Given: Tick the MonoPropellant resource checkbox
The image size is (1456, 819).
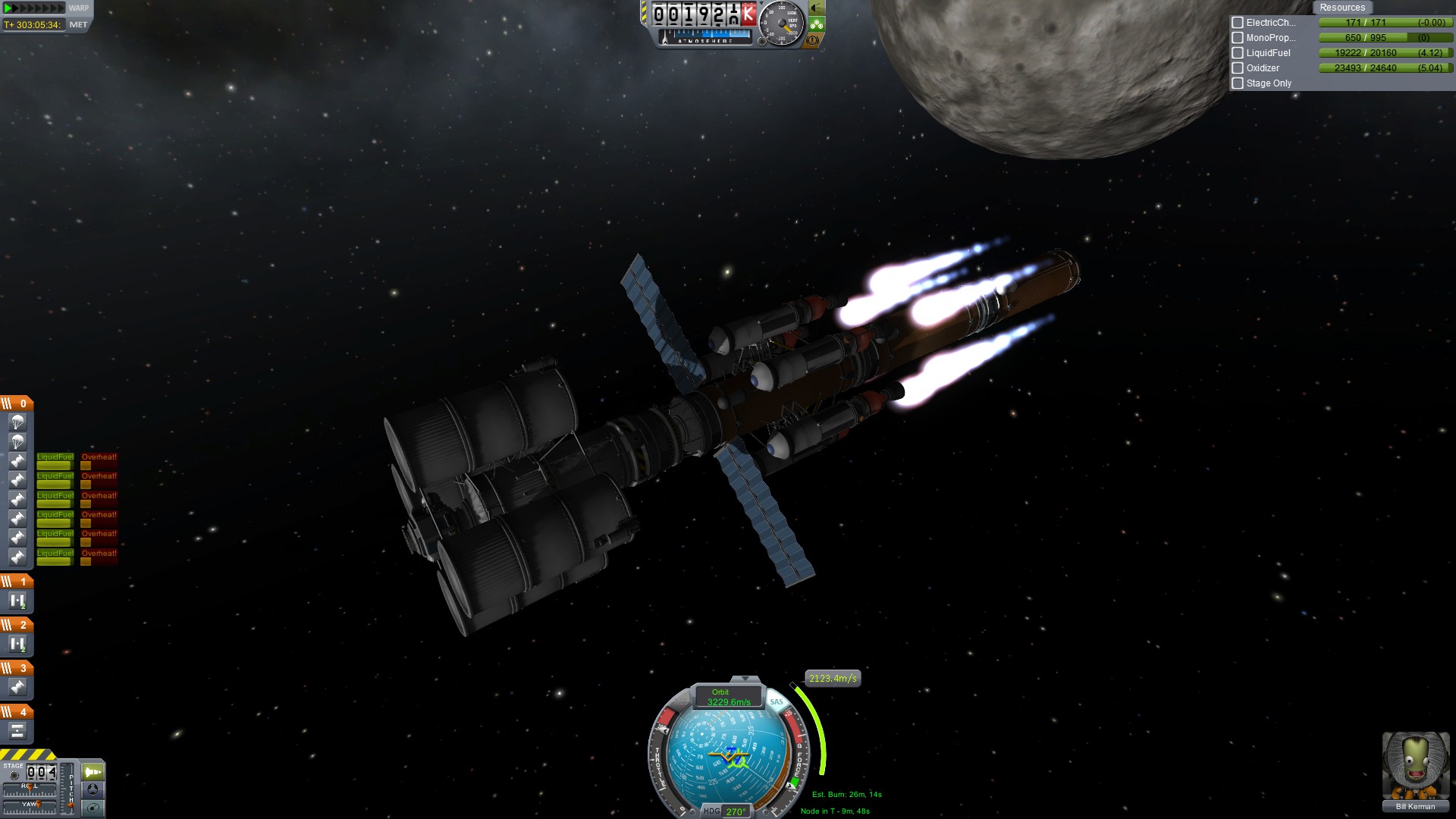Looking at the screenshot, I should 1238,38.
